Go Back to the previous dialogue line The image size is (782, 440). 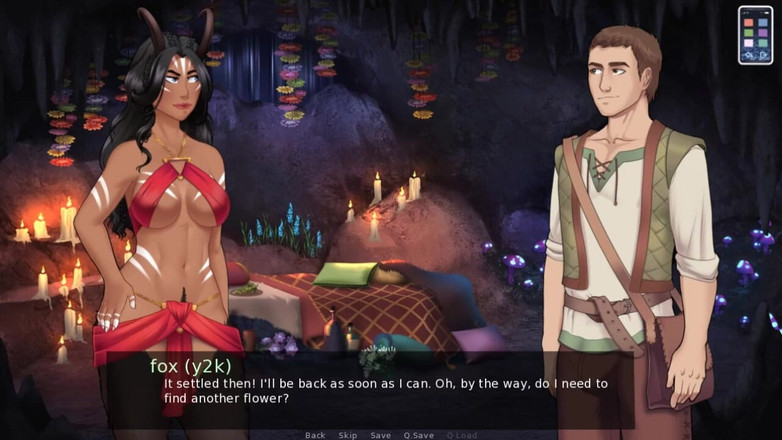click(x=315, y=435)
